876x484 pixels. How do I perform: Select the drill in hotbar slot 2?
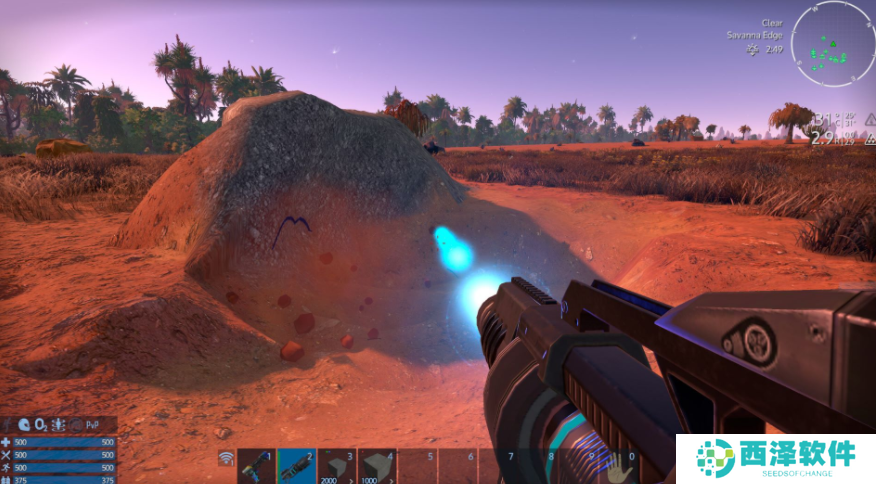pyautogui.click(x=296, y=466)
